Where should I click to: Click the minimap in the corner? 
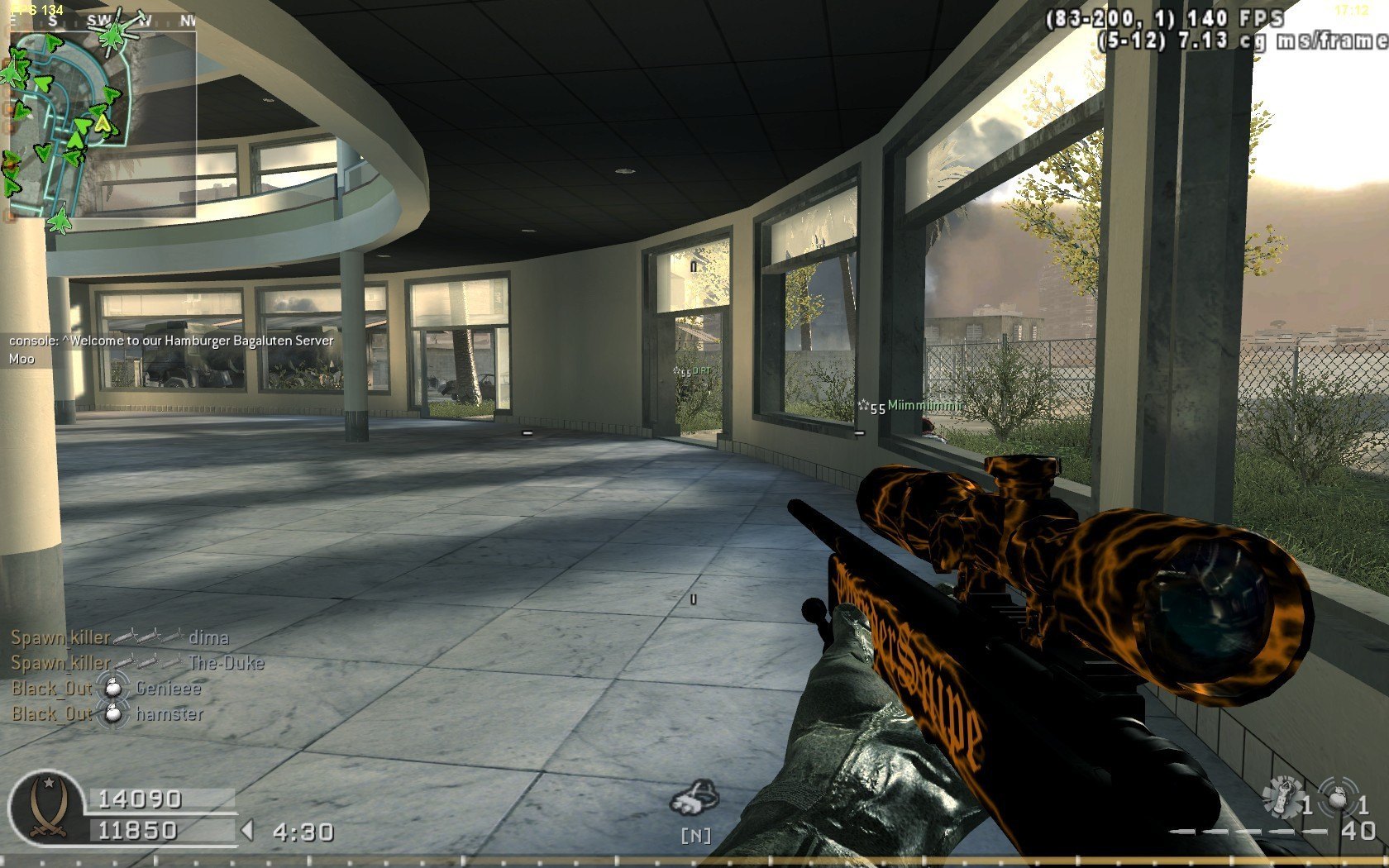pyautogui.click(x=102, y=124)
